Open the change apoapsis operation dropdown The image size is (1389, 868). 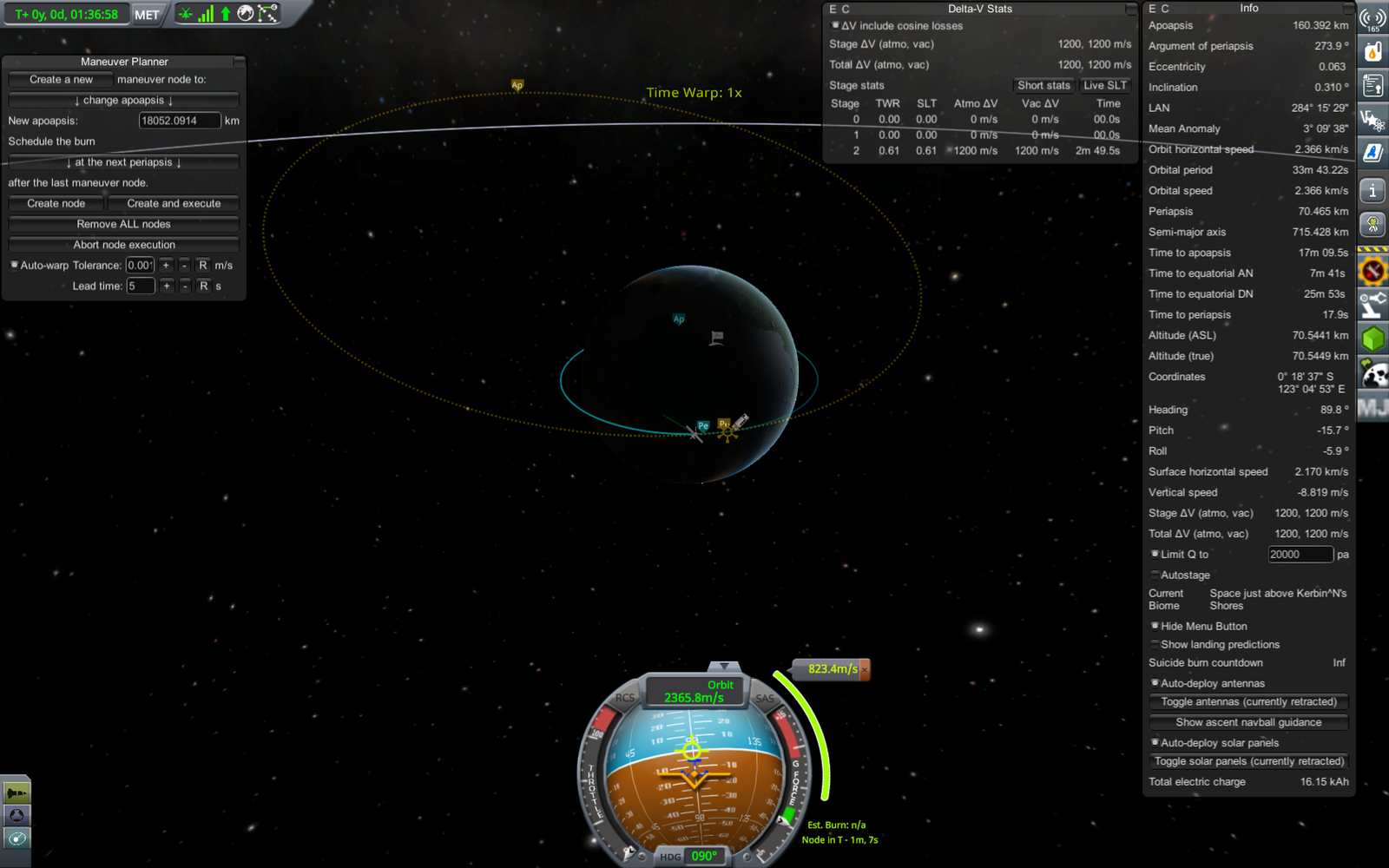[123, 101]
